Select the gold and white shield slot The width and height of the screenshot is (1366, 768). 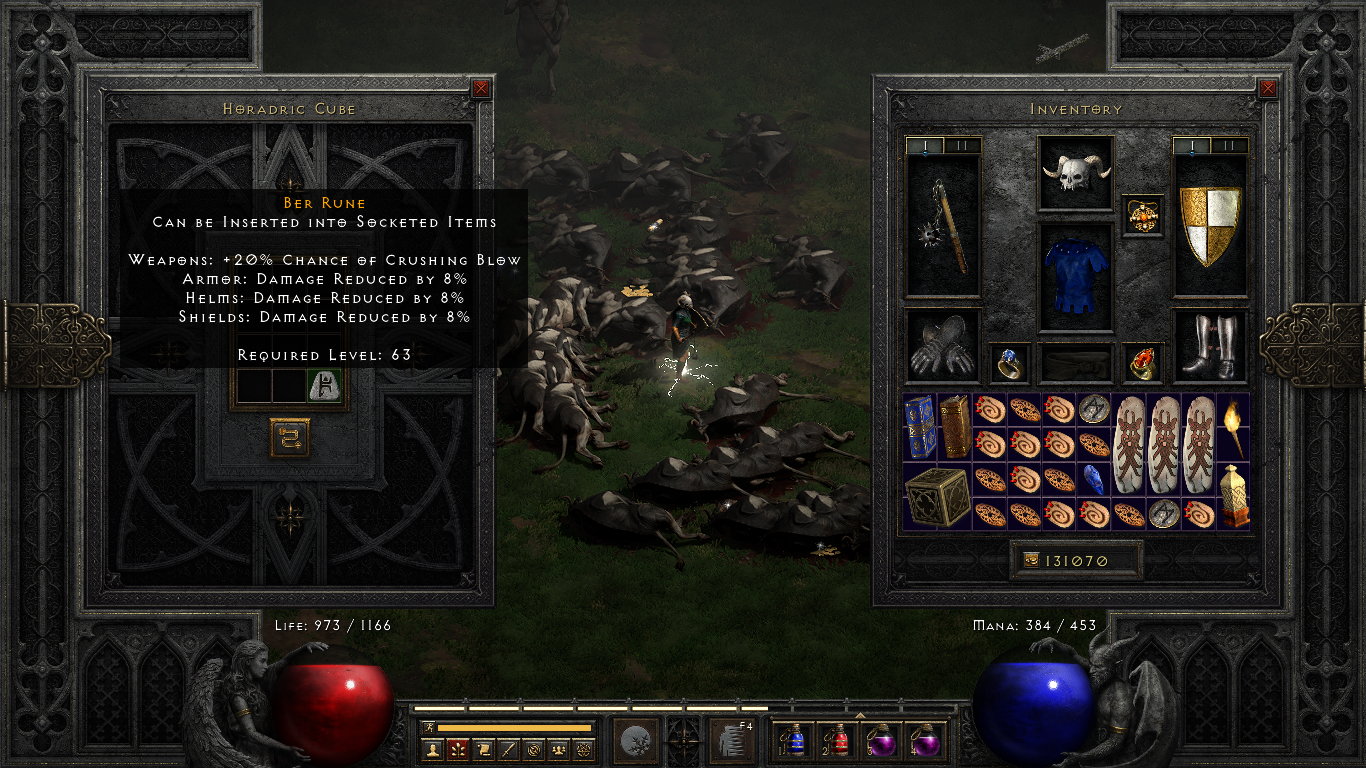[1210, 226]
